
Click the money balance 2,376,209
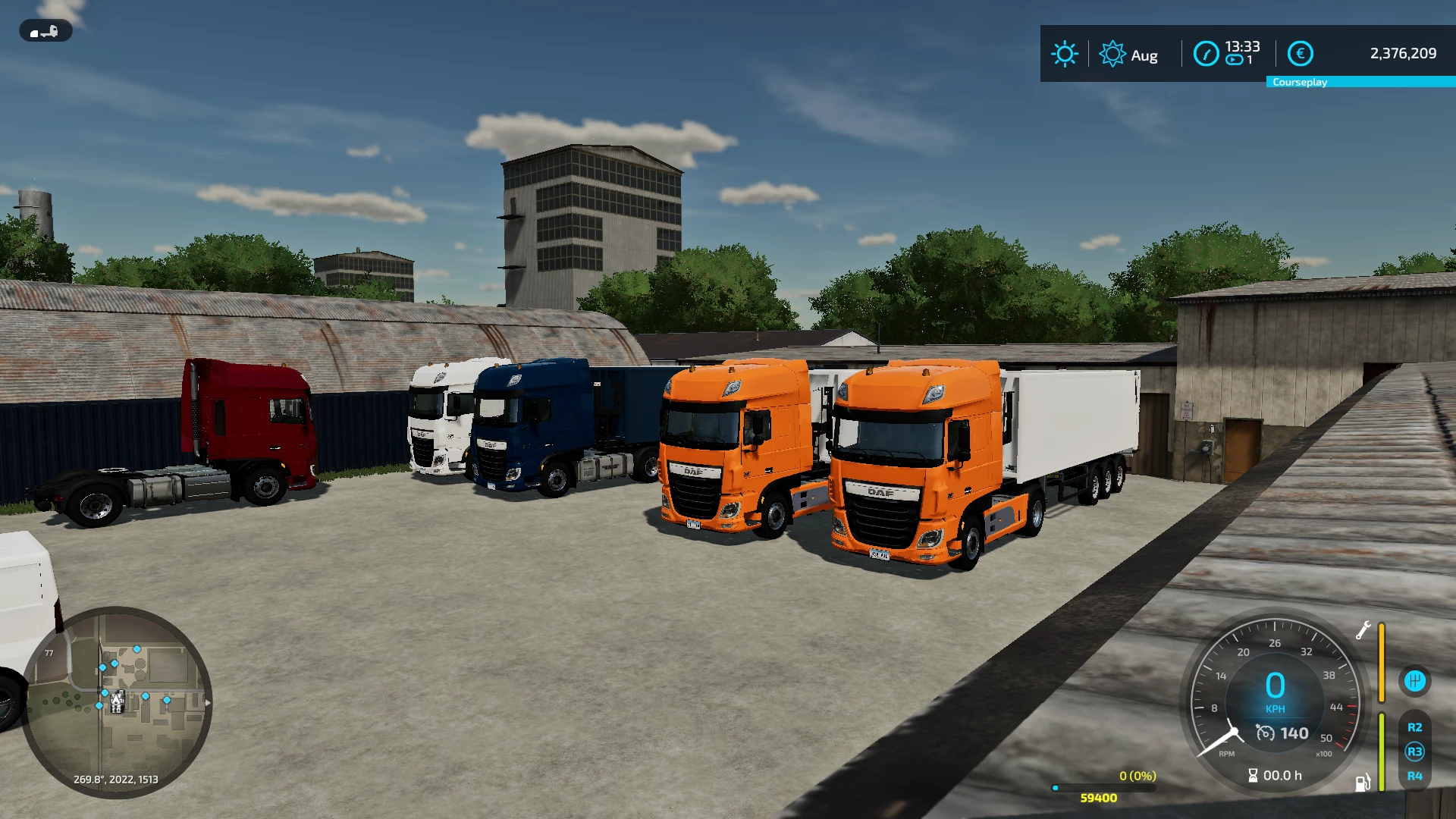tap(1402, 53)
